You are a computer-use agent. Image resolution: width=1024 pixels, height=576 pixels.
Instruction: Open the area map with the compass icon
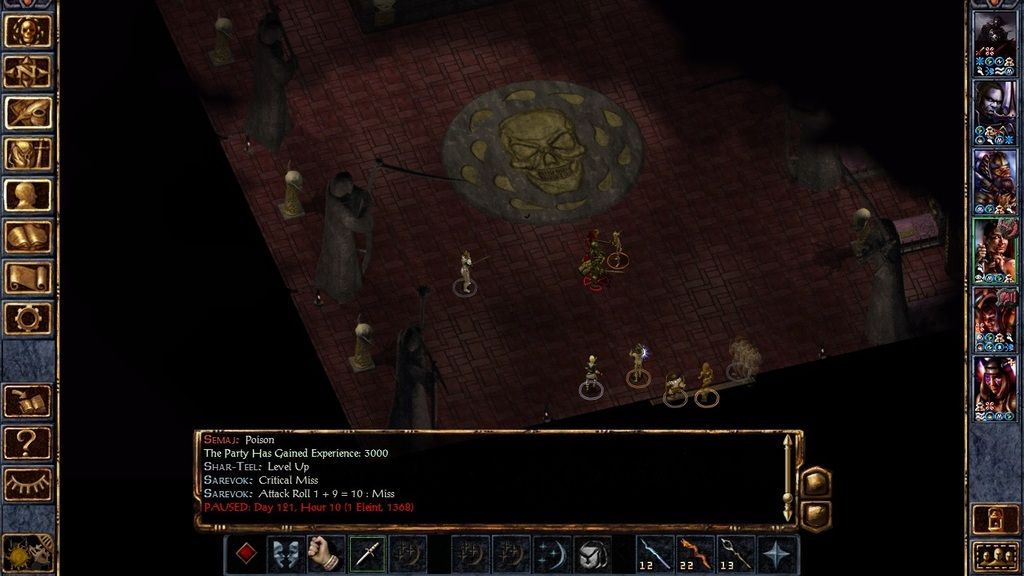coord(29,71)
